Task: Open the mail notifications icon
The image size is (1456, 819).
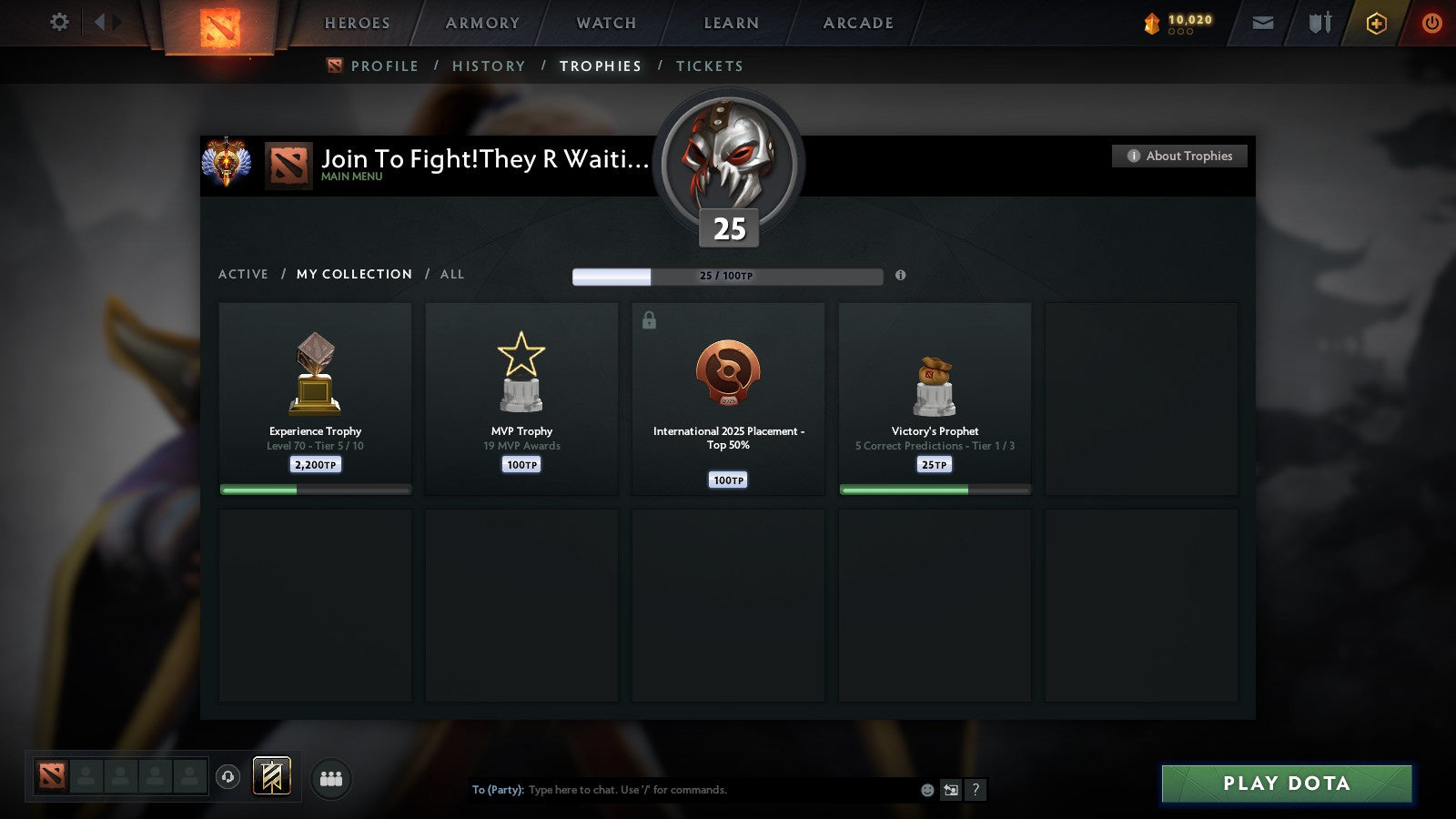Action: pyautogui.click(x=1263, y=23)
